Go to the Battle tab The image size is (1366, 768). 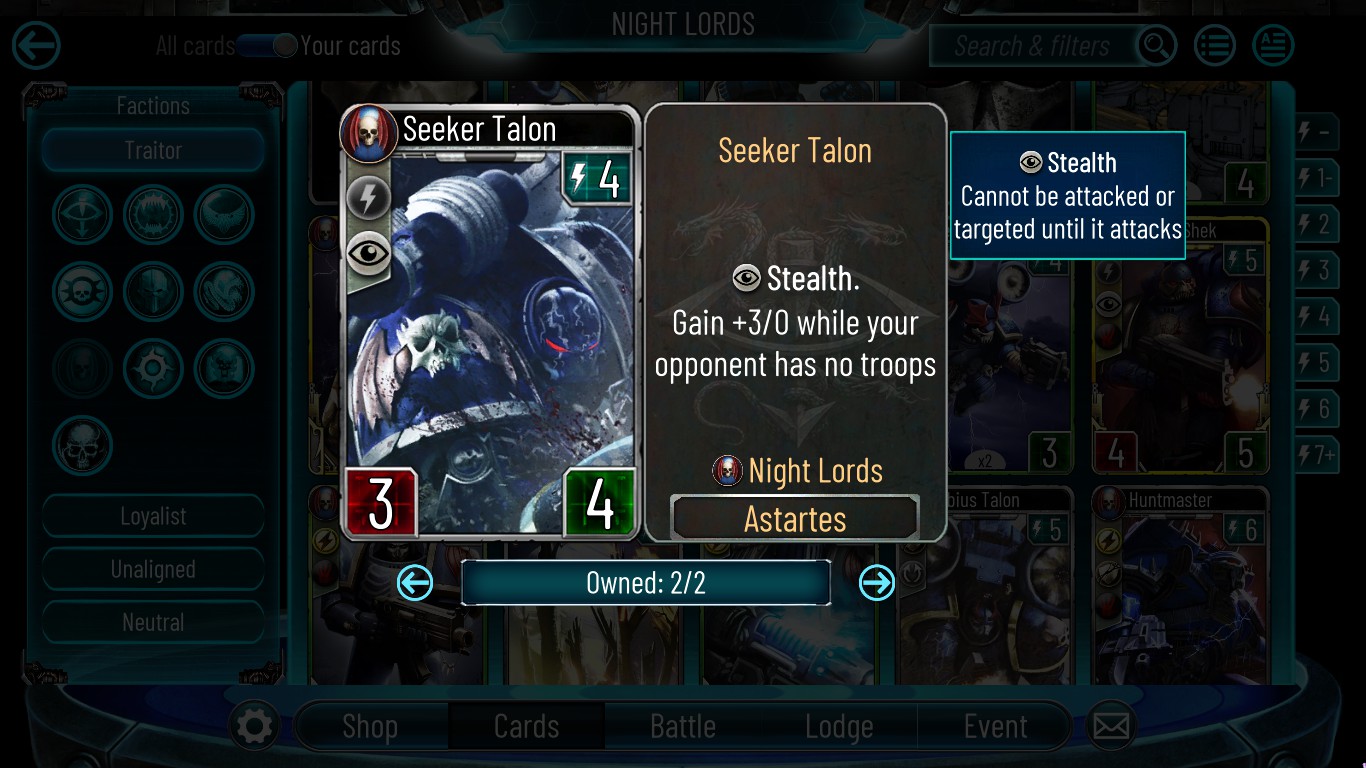tap(683, 726)
